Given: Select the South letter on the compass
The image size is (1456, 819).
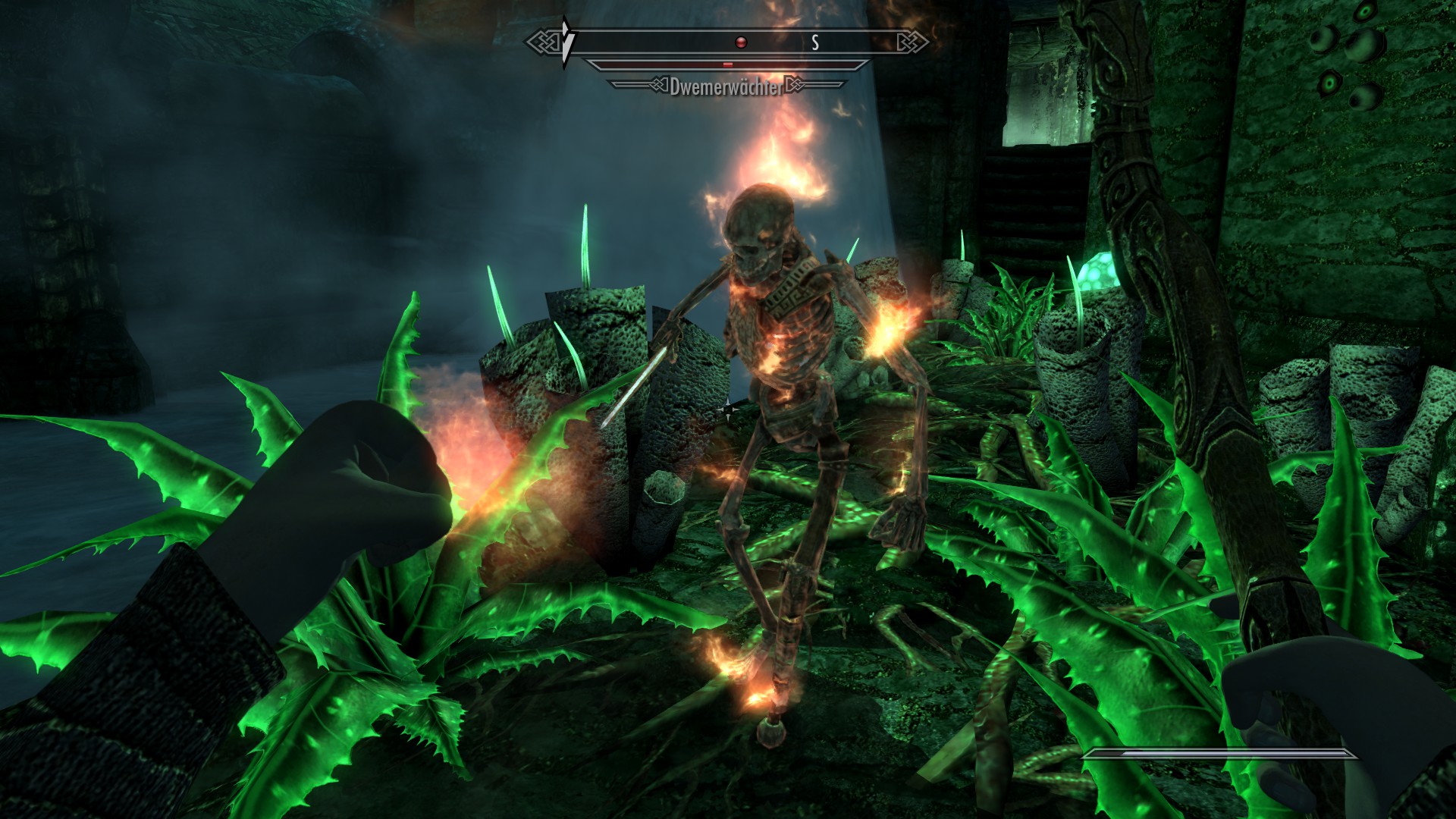Looking at the screenshot, I should pyautogui.click(x=815, y=43).
